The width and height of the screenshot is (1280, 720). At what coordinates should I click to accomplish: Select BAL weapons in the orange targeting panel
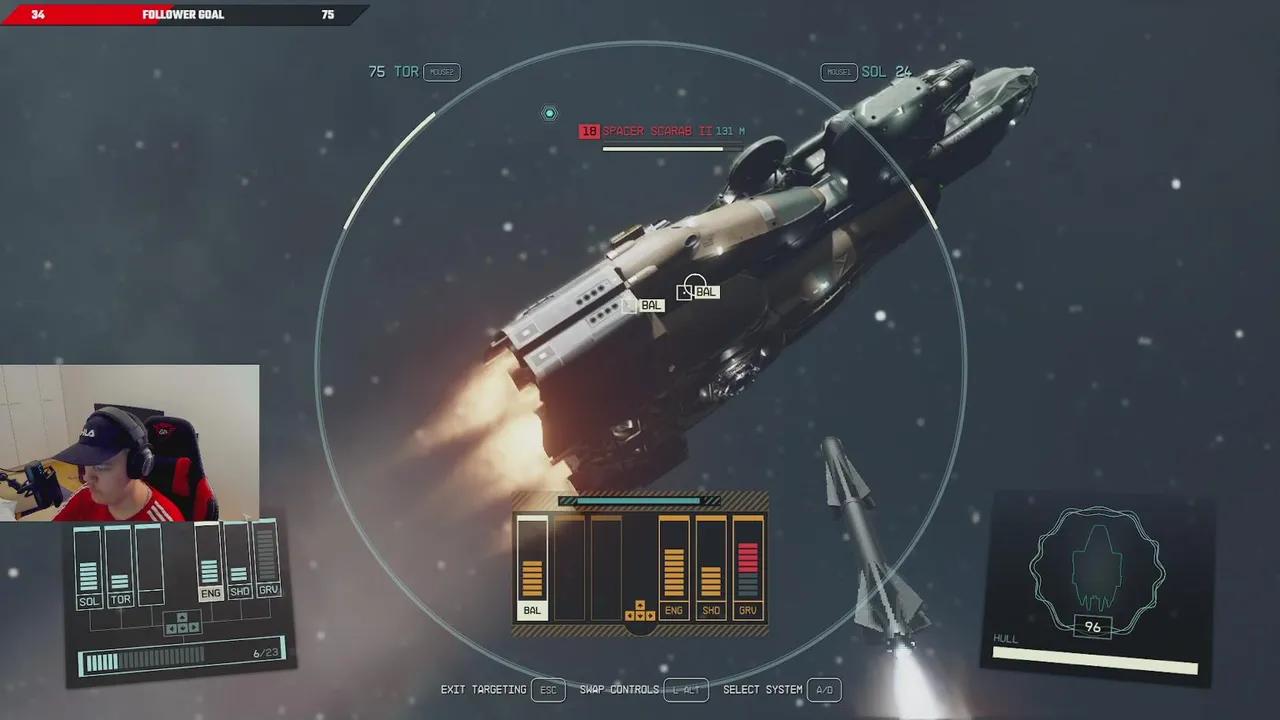pyautogui.click(x=532, y=569)
